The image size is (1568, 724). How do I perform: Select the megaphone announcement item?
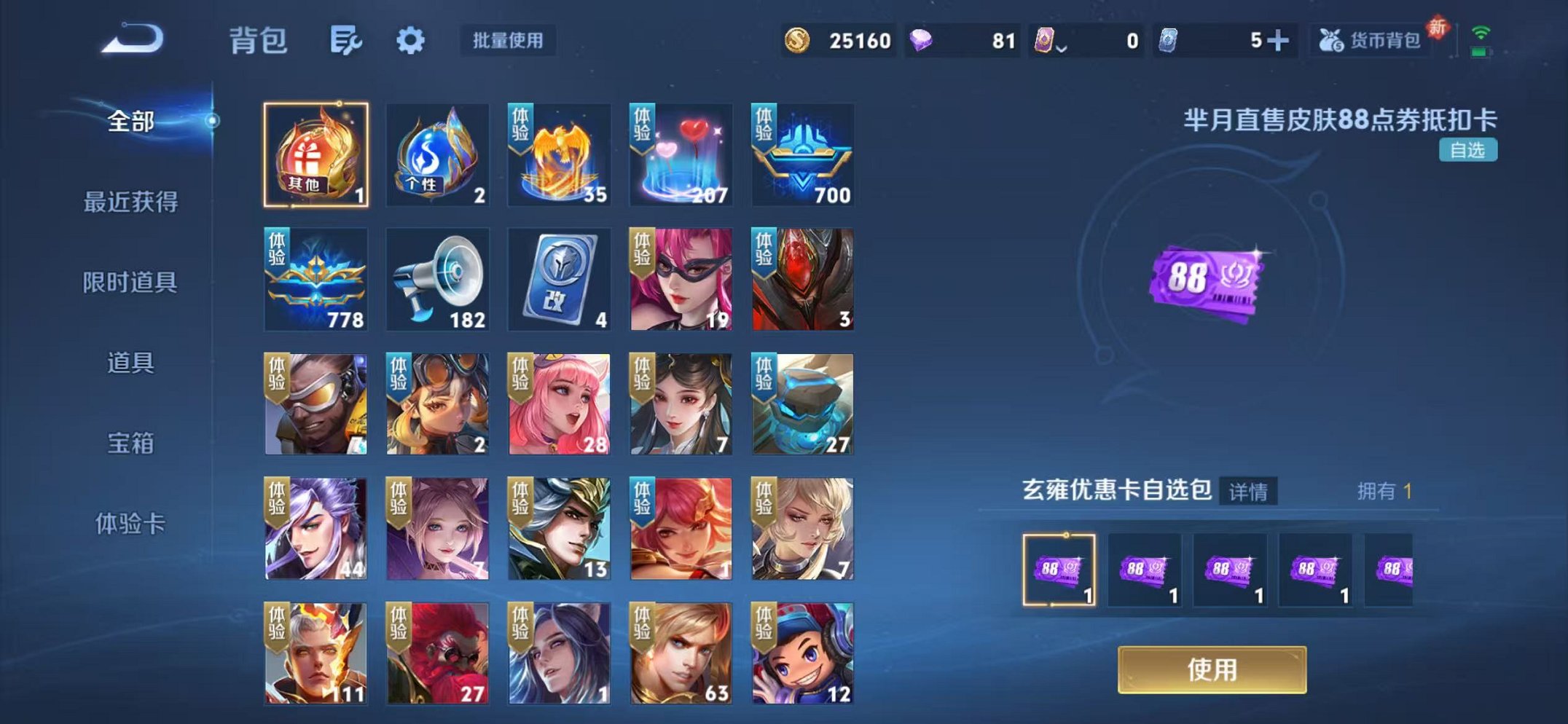point(437,280)
